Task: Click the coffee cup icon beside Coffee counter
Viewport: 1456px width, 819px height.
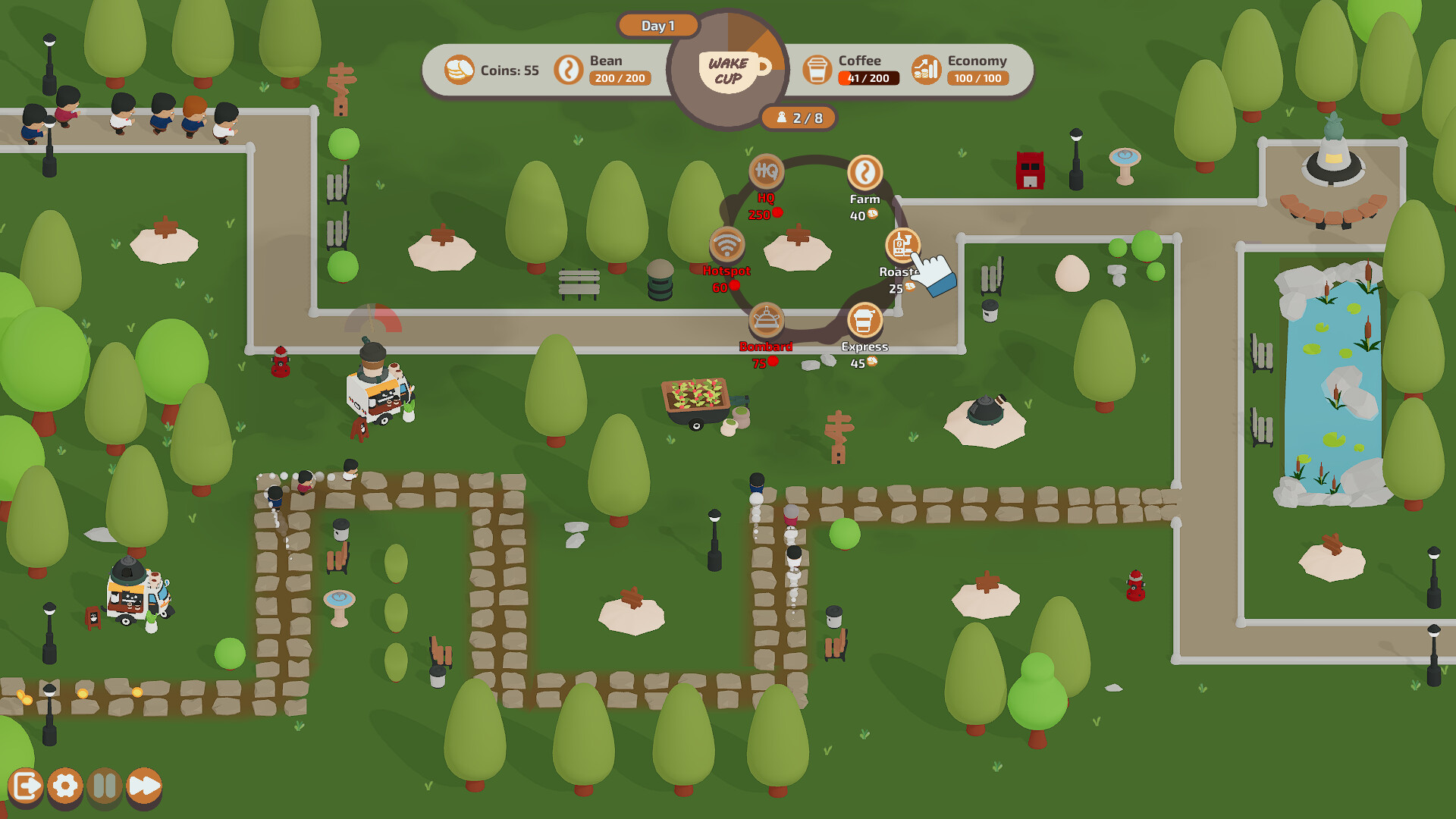Action: [817, 69]
